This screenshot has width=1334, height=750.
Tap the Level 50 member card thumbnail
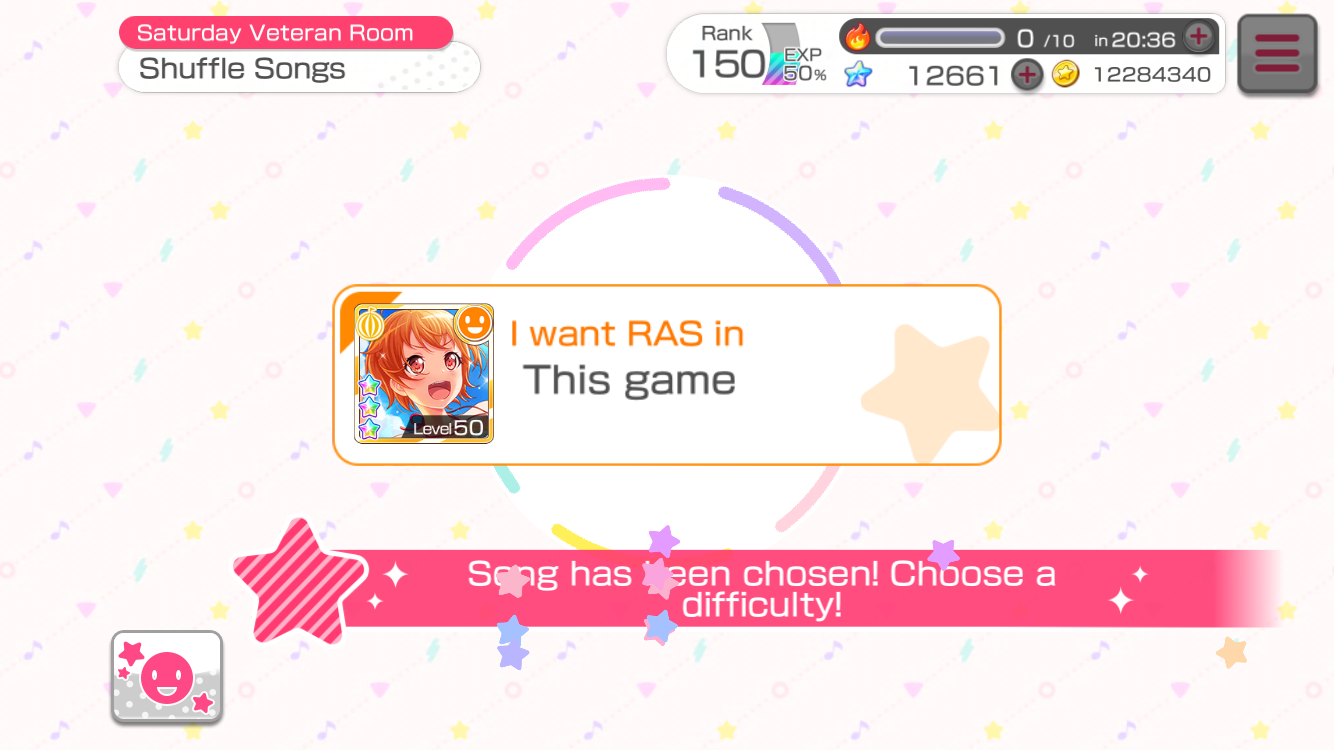[x=424, y=374]
